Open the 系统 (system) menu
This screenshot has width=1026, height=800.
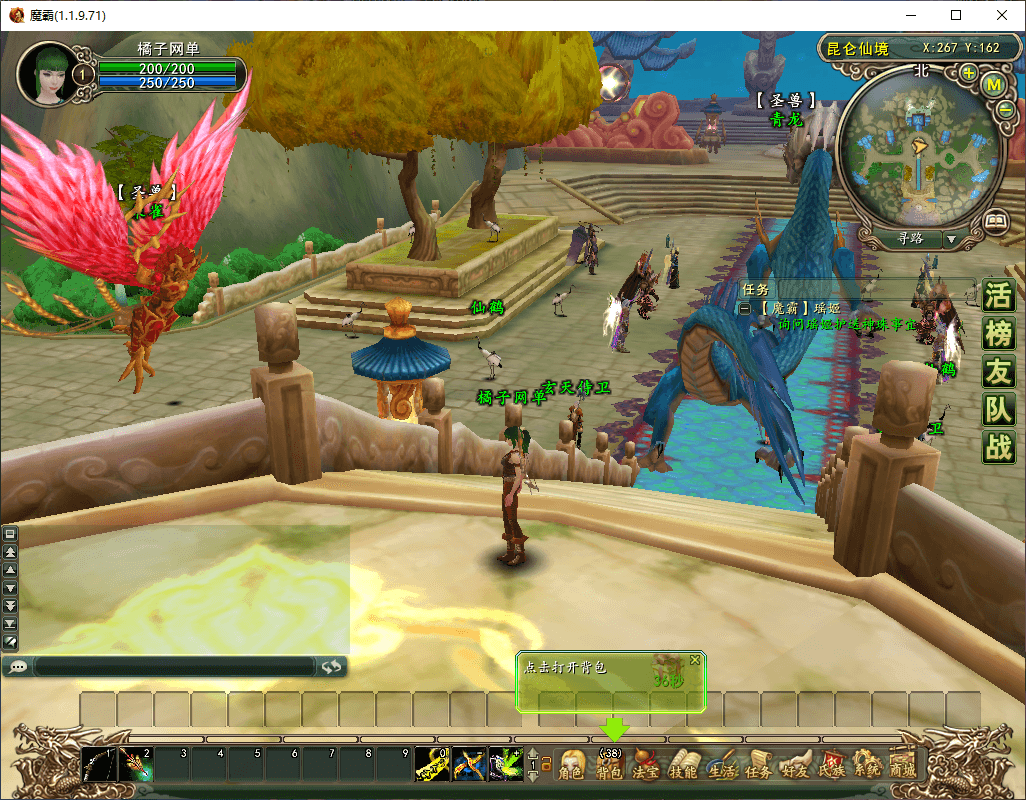click(867, 765)
